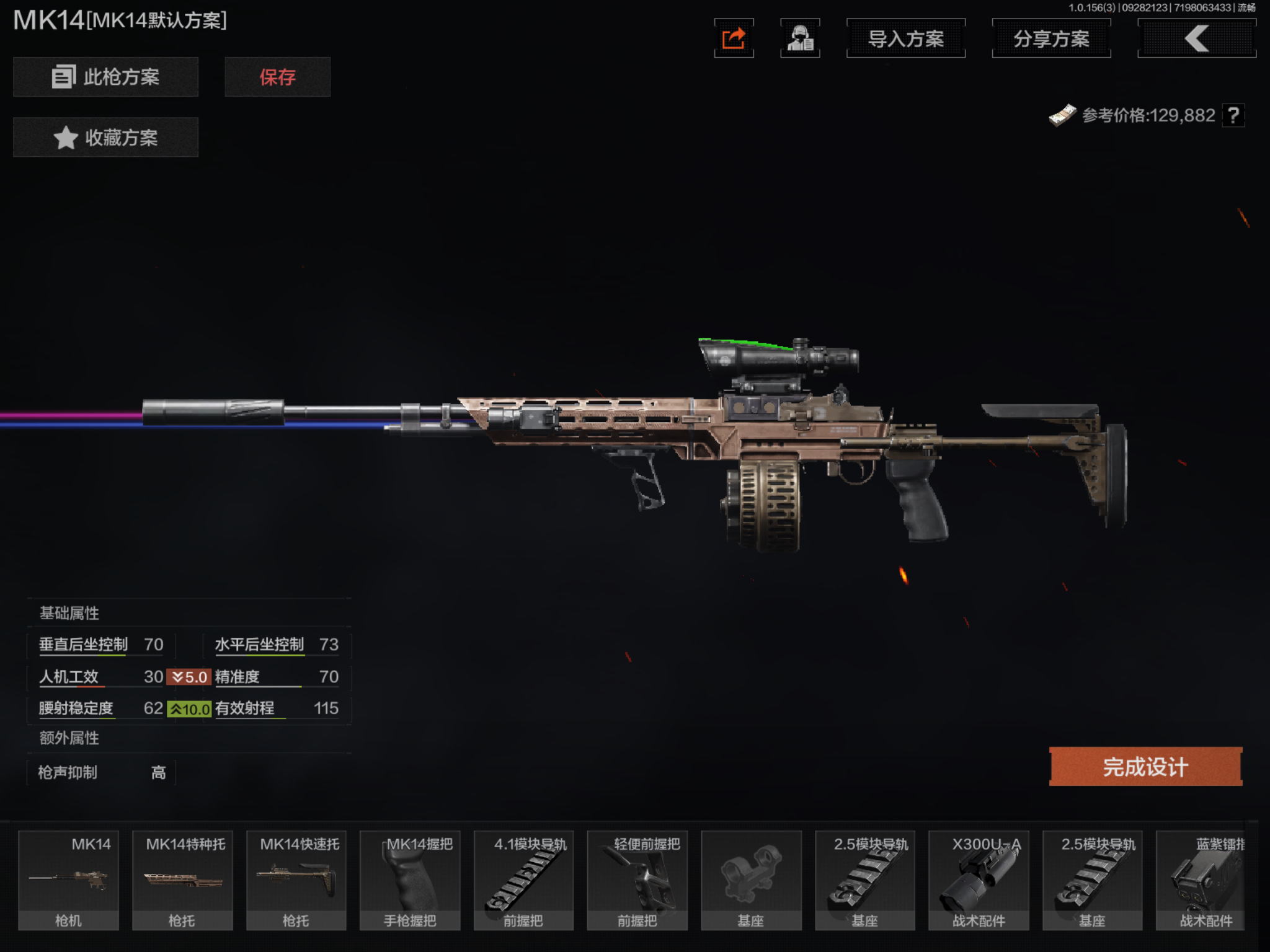Open 收藏方案 favorited schemes
Image resolution: width=1270 pixels, height=952 pixels.
(x=105, y=137)
